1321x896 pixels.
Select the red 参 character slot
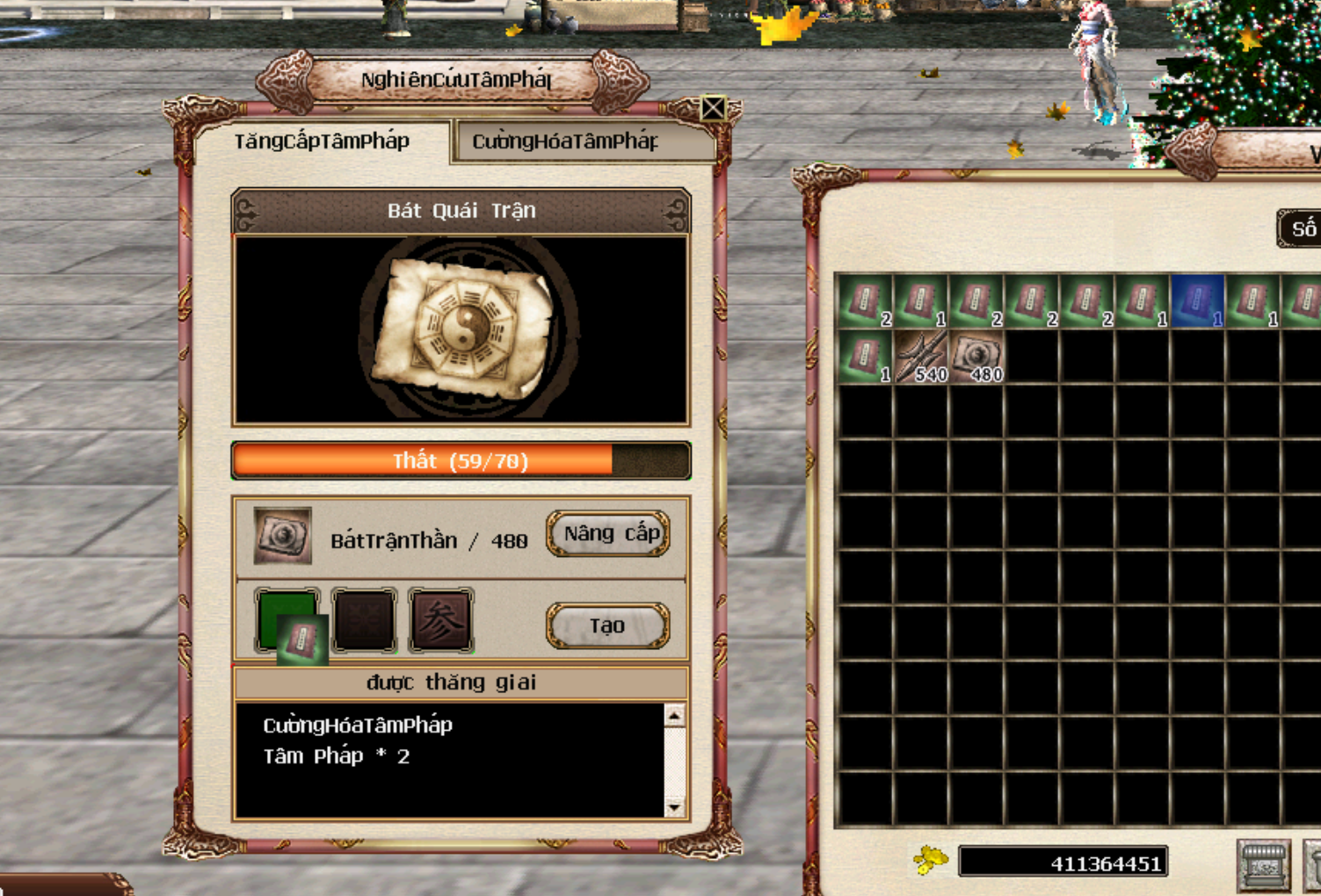pos(441,621)
